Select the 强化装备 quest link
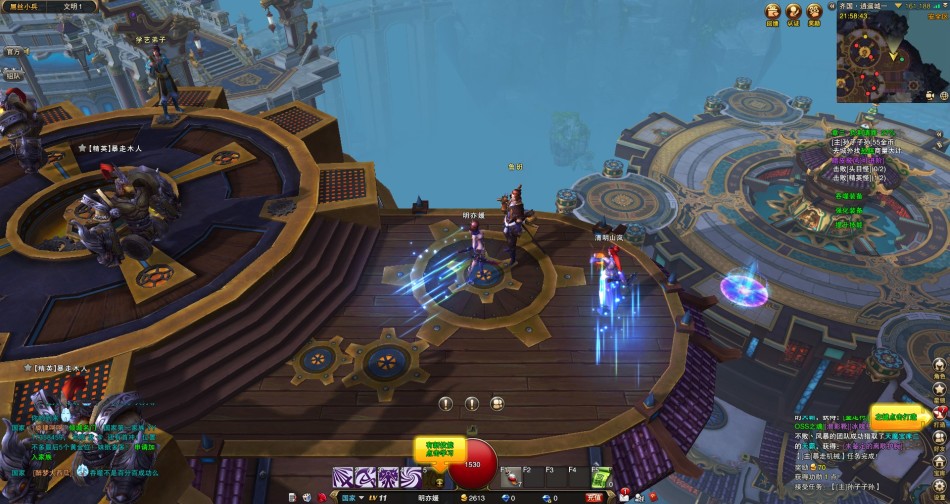950x504 pixels. point(849,210)
